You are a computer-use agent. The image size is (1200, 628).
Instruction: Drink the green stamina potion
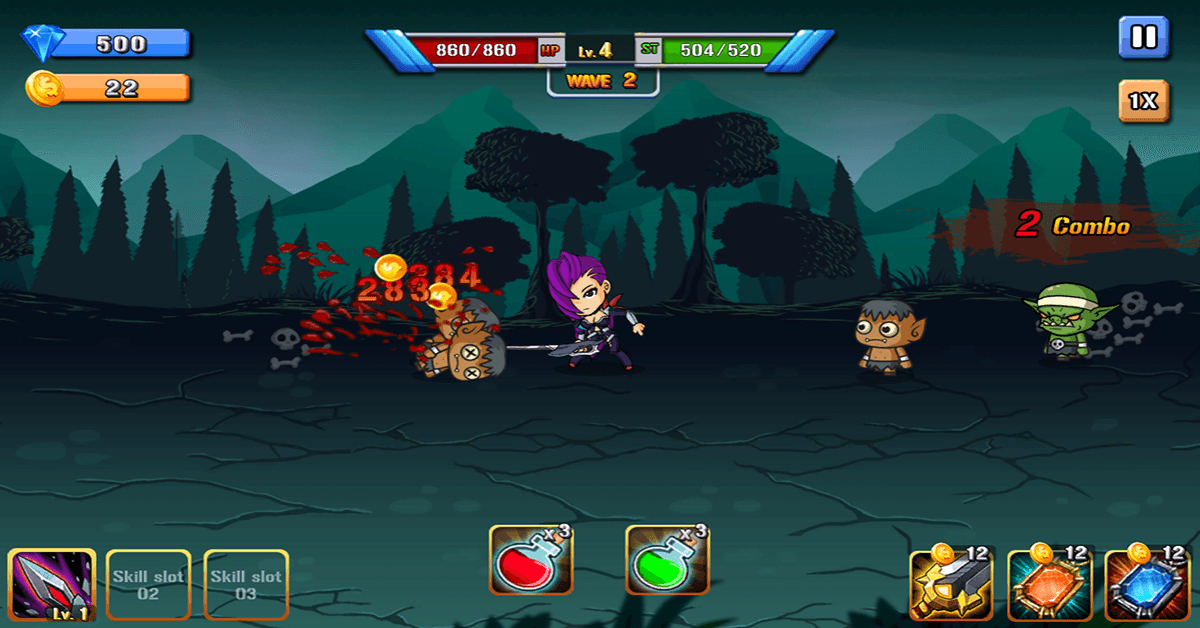pos(667,562)
